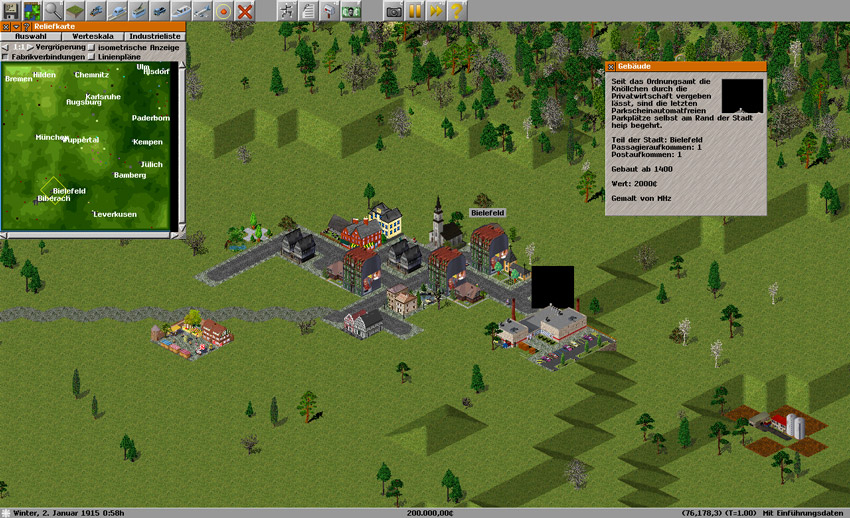Viewport: 850px width, 518px height.
Task: Take a screenshot with the camera icon
Action: pos(394,10)
